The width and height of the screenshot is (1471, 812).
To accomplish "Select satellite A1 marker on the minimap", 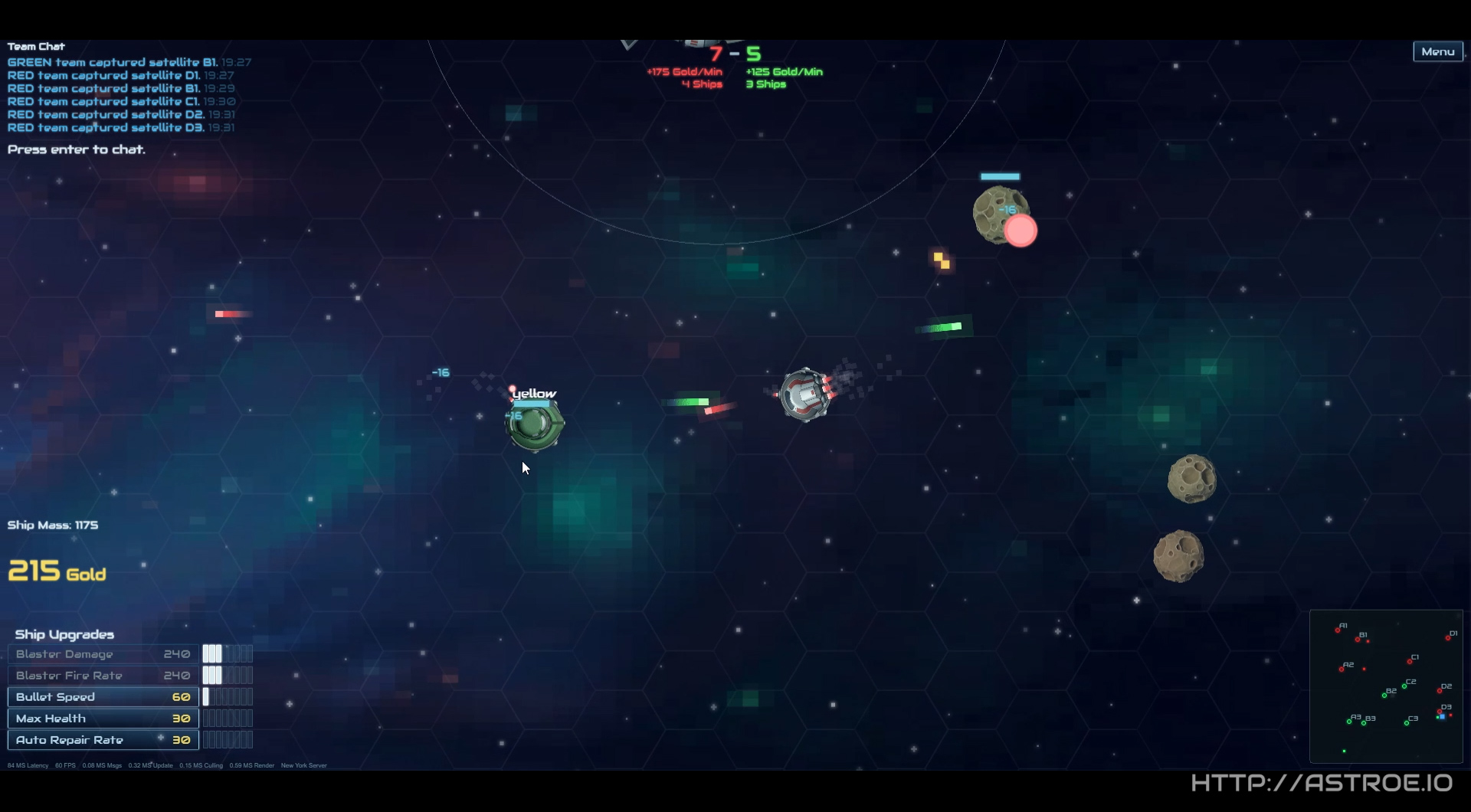I will click(x=1338, y=630).
